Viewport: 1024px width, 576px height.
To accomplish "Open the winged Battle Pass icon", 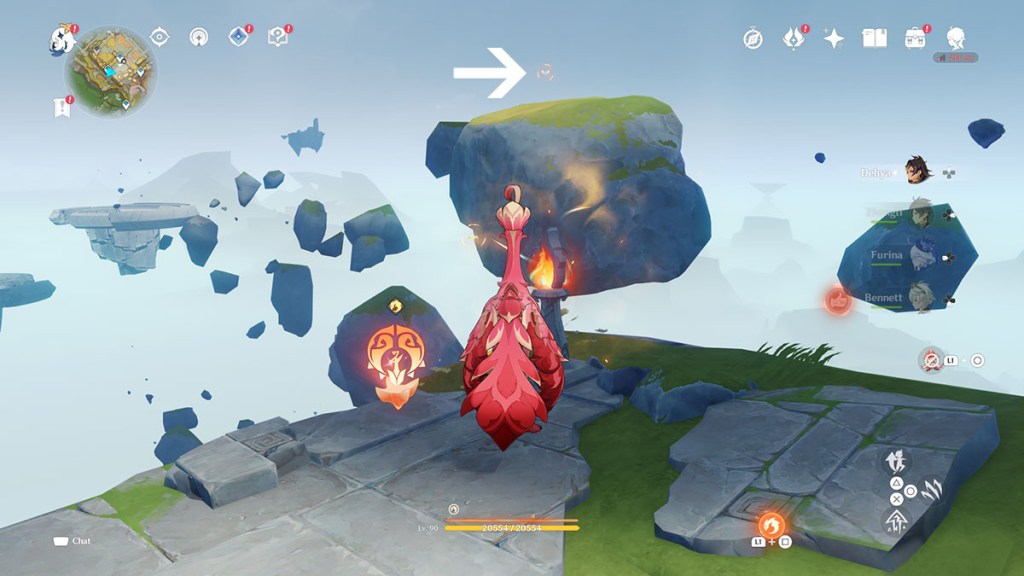I will point(794,39).
